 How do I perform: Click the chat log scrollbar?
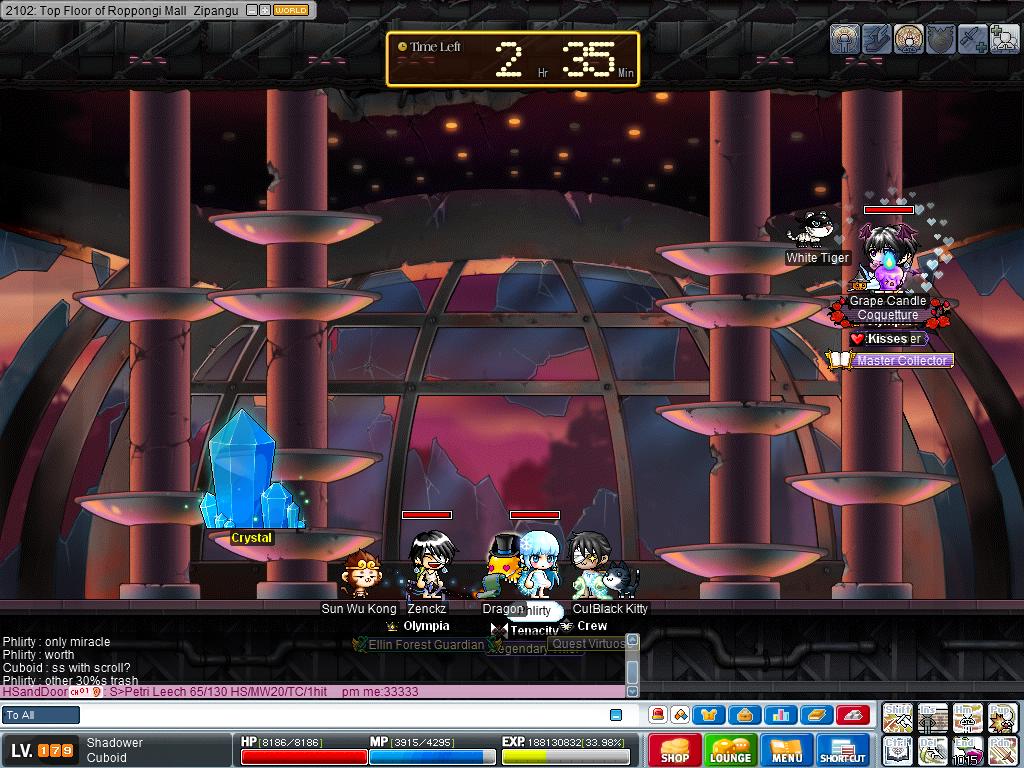(632, 665)
